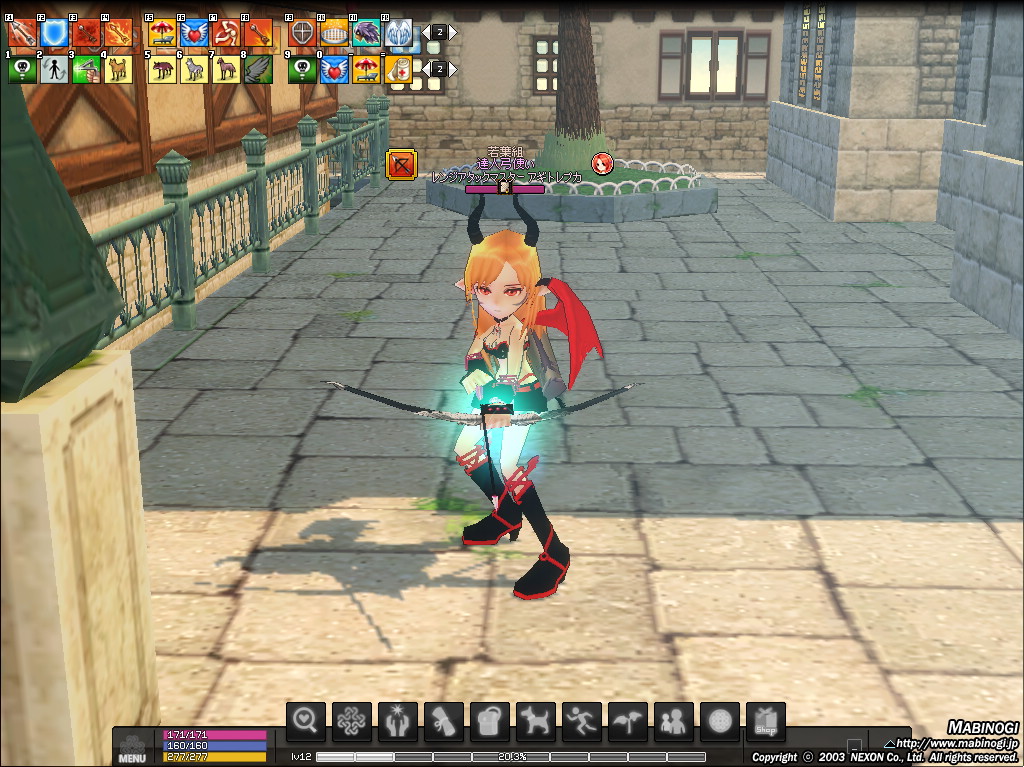
Task: Open the backpack inventory icon
Action: tap(489, 721)
